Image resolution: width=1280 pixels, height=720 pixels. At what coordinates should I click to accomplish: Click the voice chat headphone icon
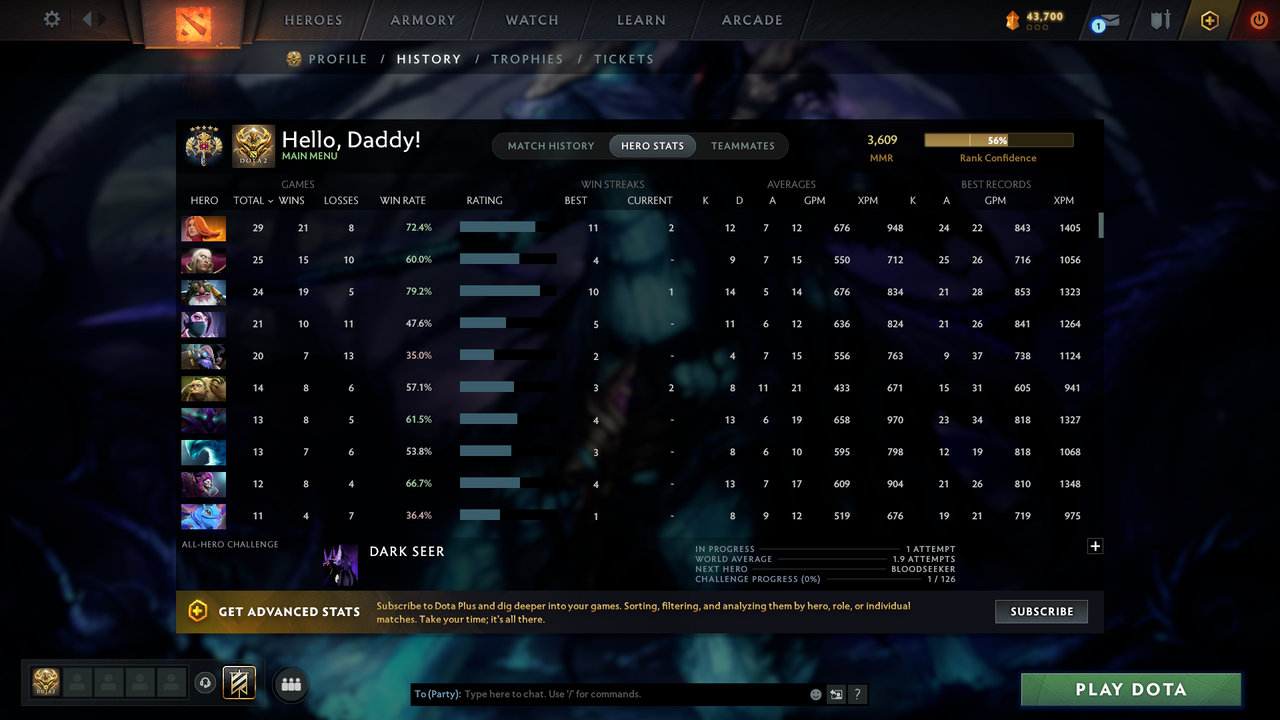[x=207, y=683]
